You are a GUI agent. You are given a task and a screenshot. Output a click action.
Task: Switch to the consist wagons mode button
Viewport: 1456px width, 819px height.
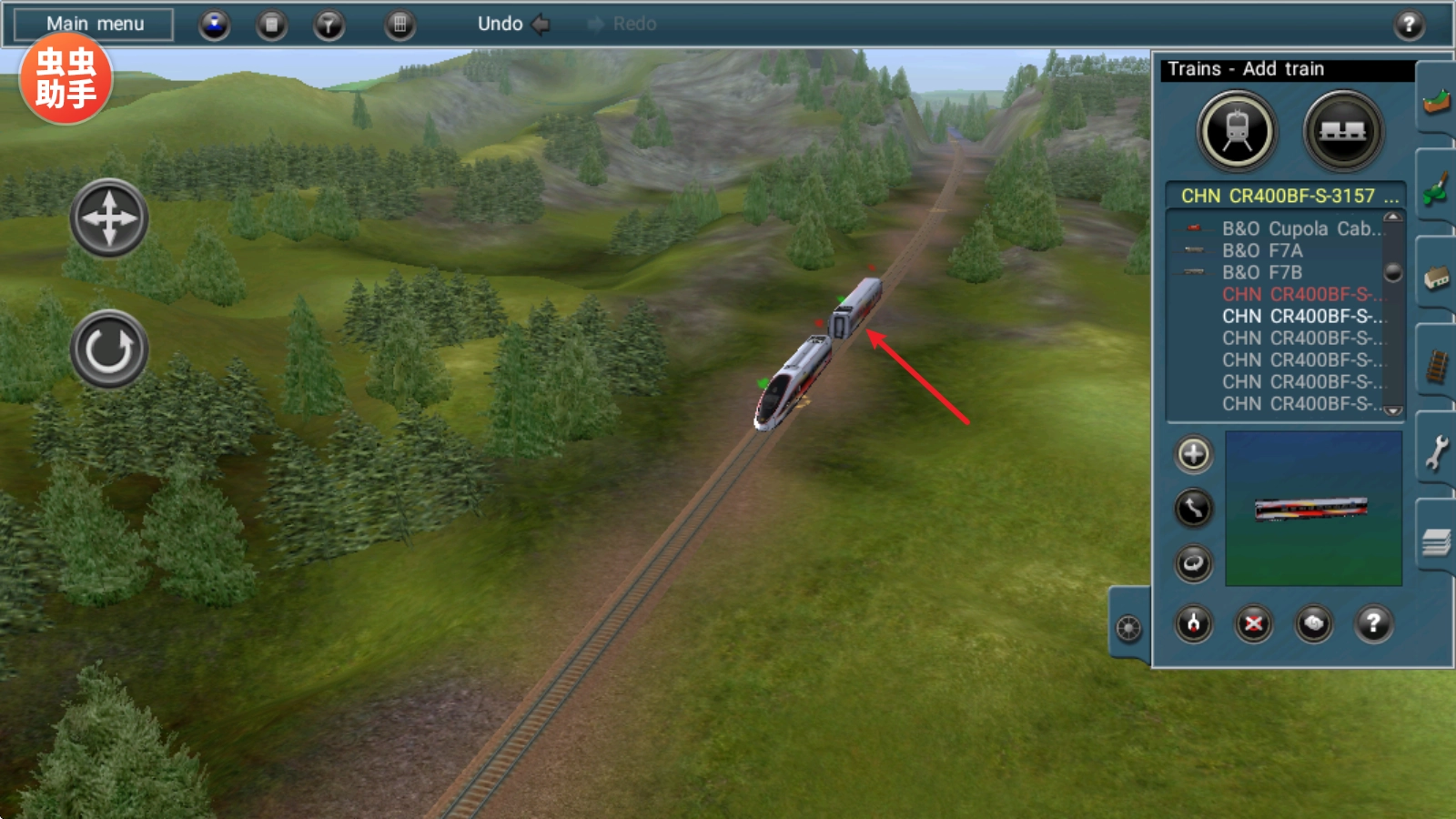1342,132
